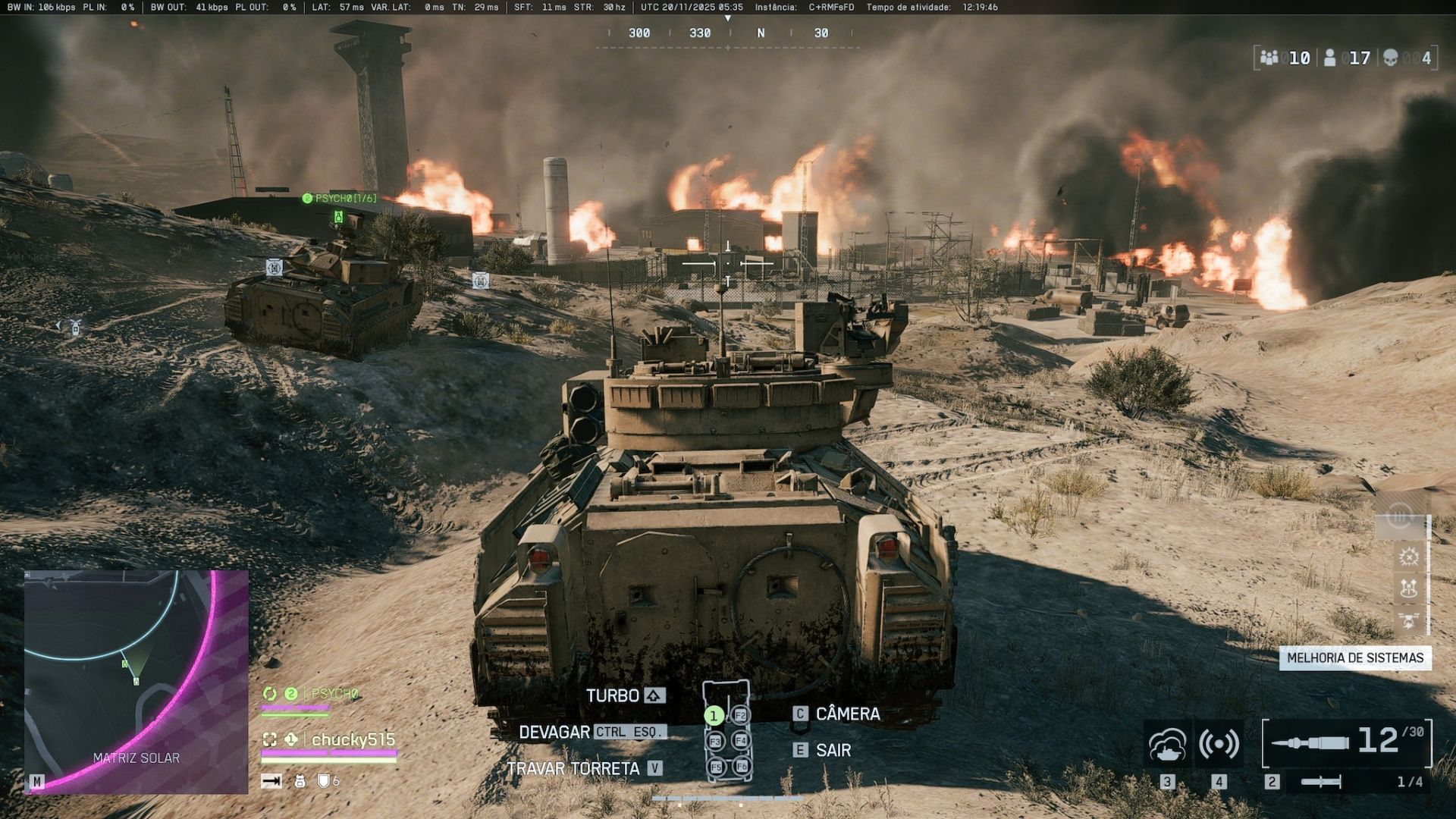The height and width of the screenshot is (819, 1456).
Task: Open the Matriz Solar minimap
Action: click(136, 681)
